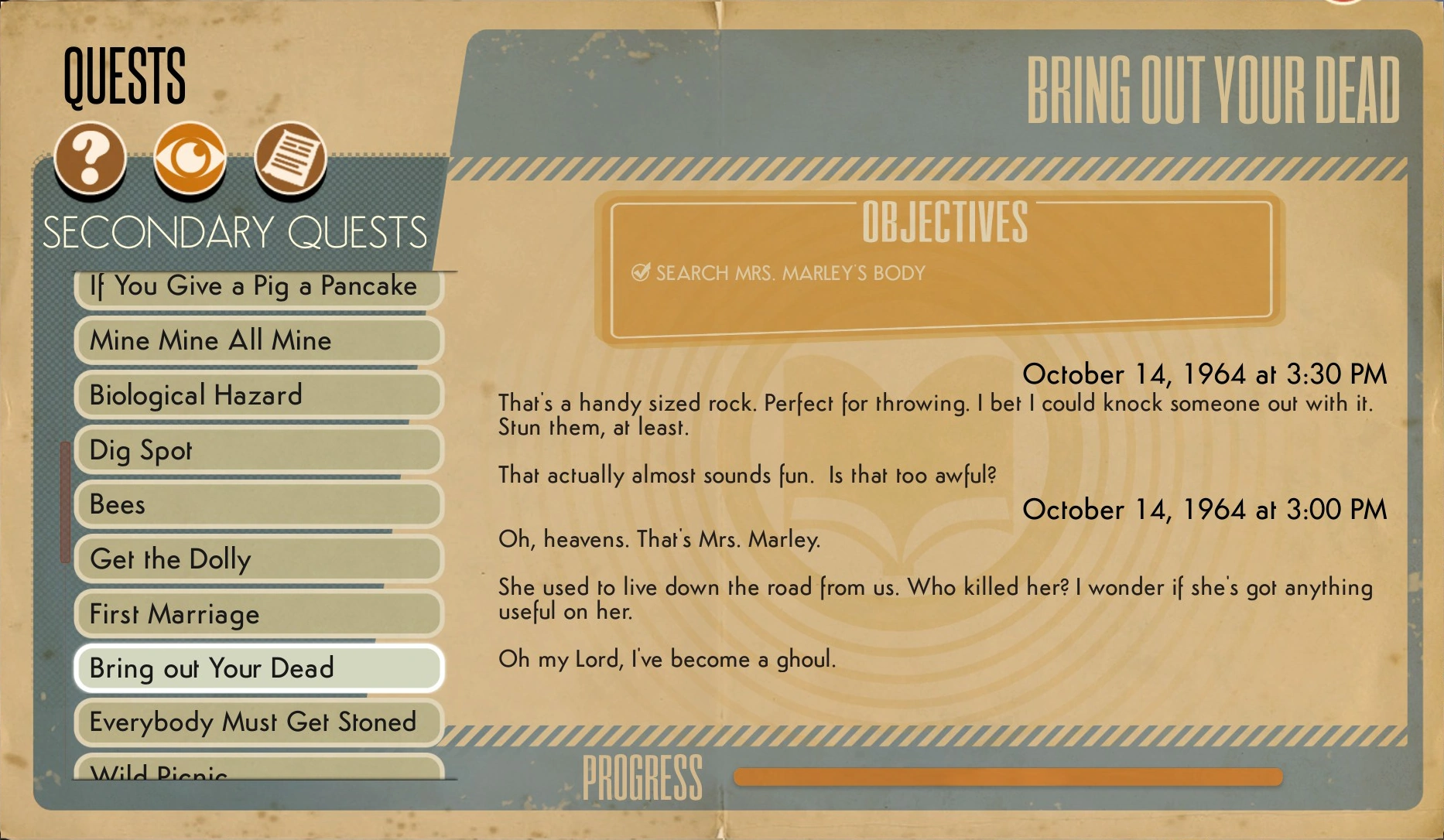Click the Objectives panel header
Viewport: 1444px width, 840px height.
pyautogui.click(x=945, y=225)
